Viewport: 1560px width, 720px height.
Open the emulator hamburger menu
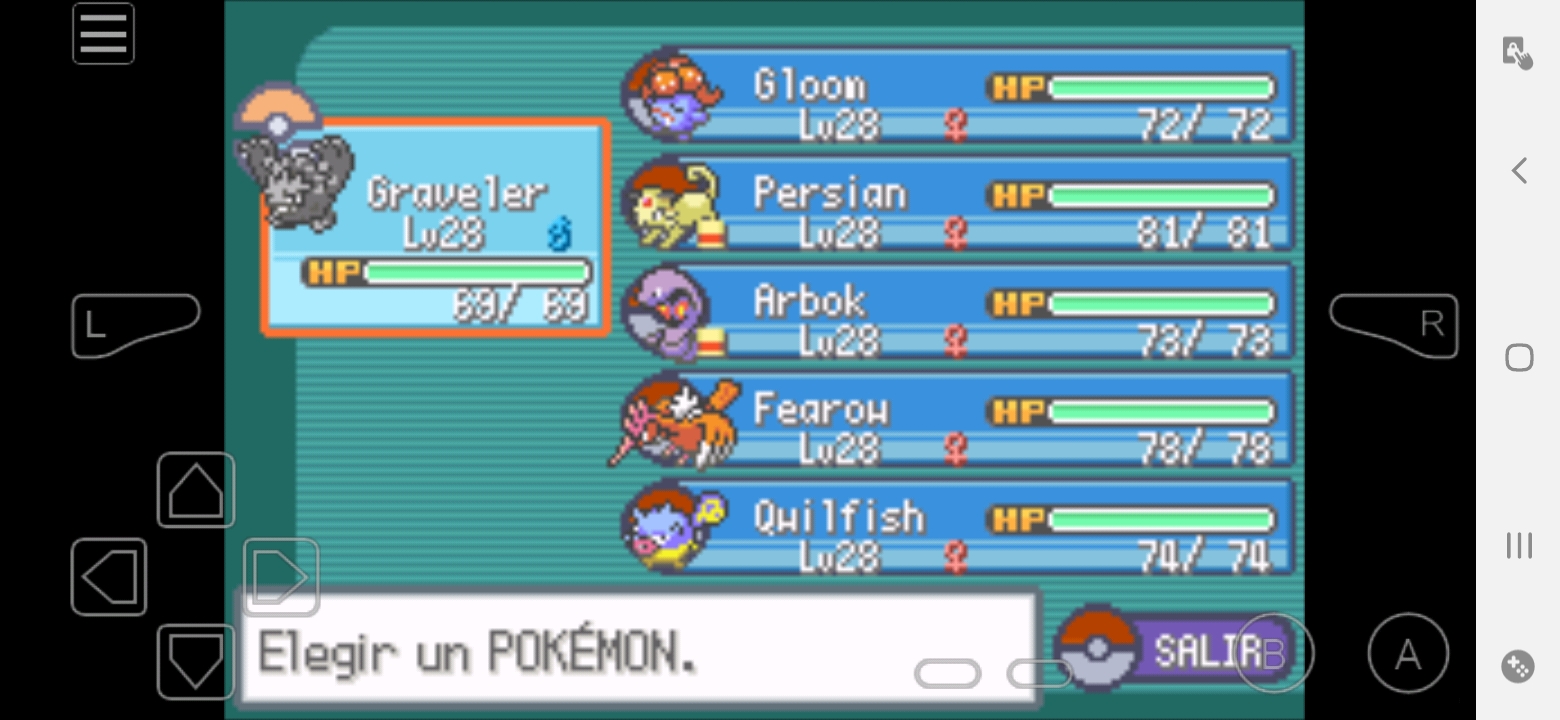103,34
